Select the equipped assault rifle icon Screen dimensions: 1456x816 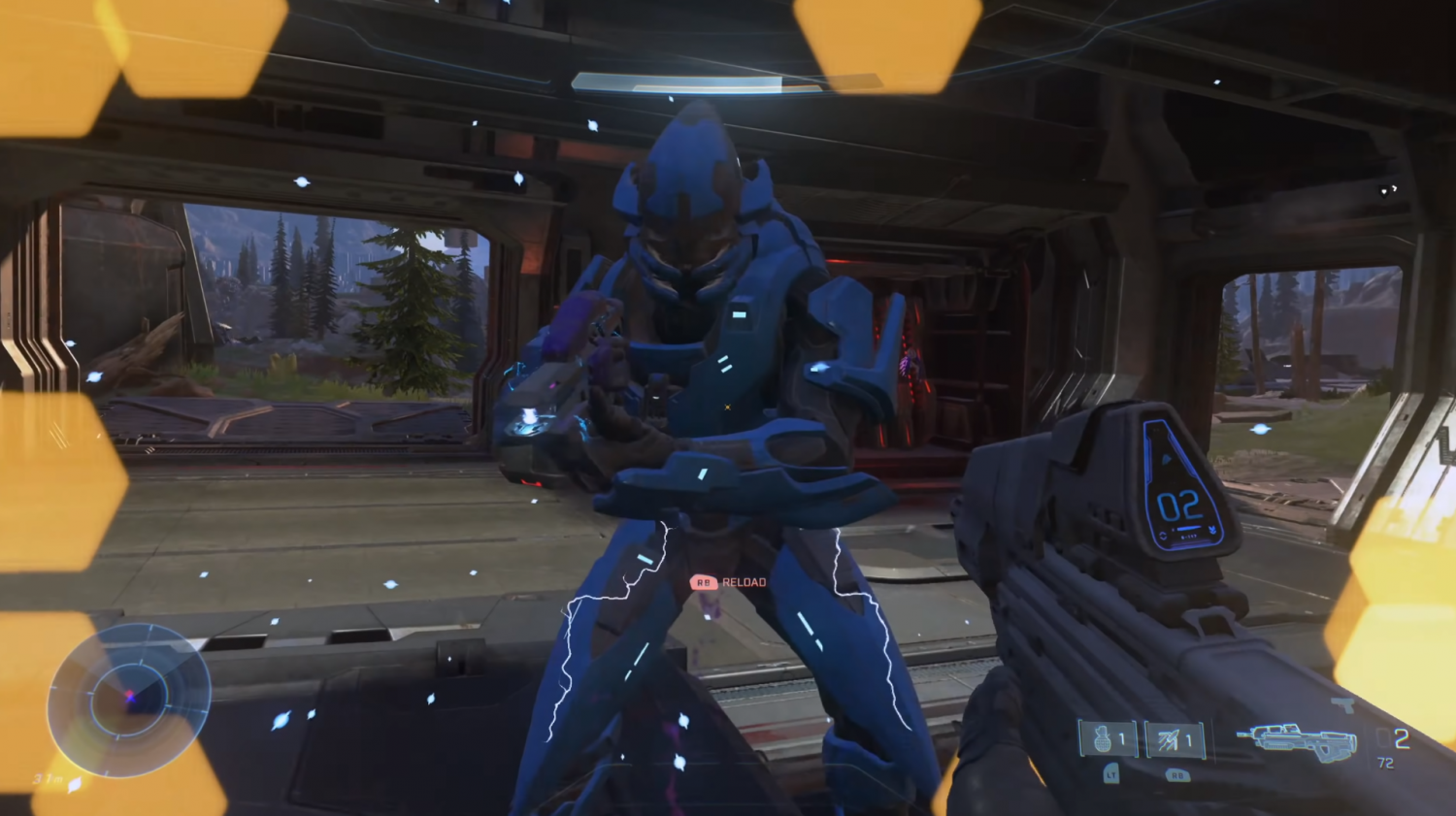click(1296, 741)
